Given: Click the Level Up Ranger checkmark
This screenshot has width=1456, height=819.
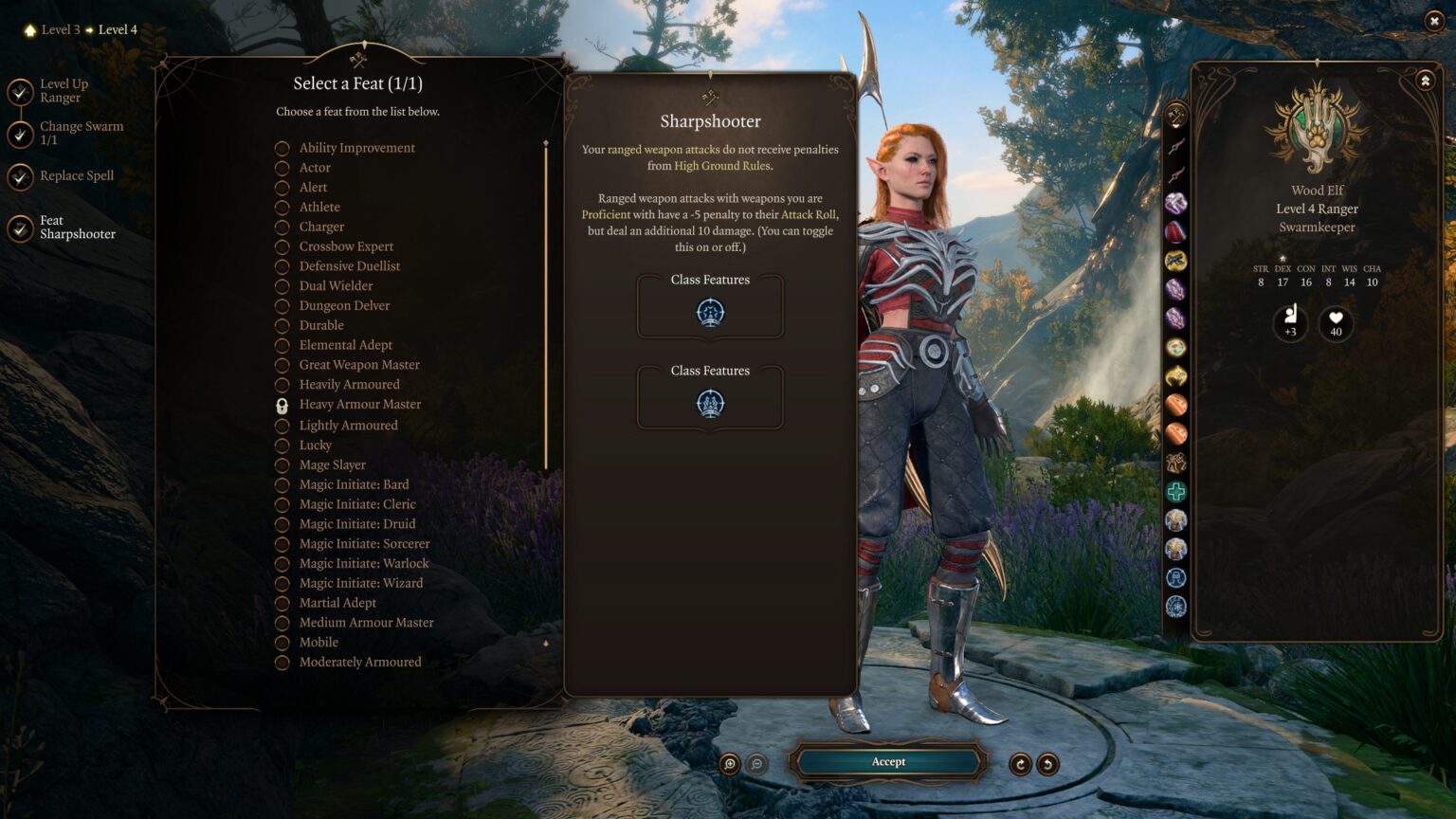Looking at the screenshot, I should pyautogui.click(x=19, y=90).
